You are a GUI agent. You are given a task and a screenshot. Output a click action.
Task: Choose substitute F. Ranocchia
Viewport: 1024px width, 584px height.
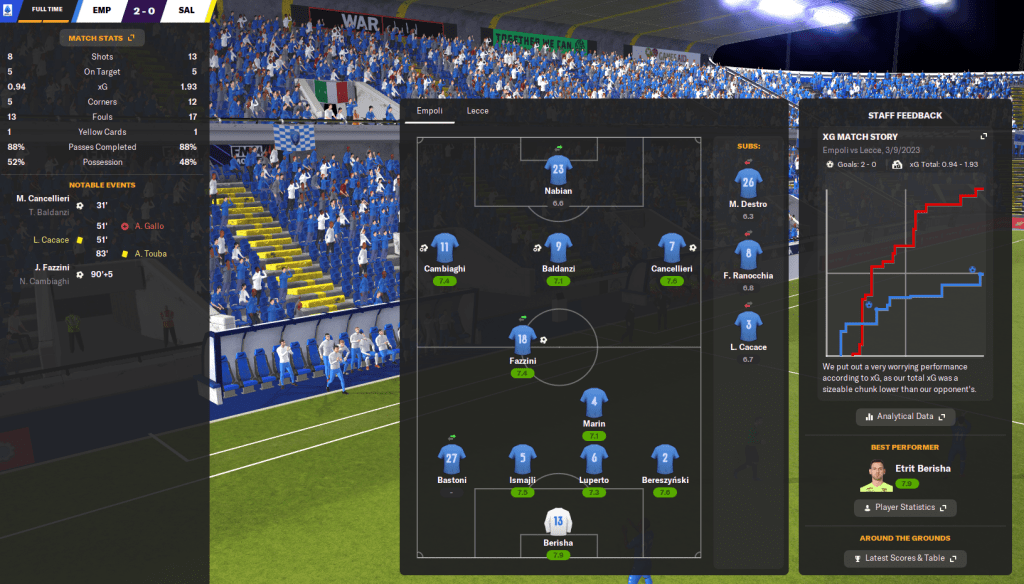[x=747, y=254]
